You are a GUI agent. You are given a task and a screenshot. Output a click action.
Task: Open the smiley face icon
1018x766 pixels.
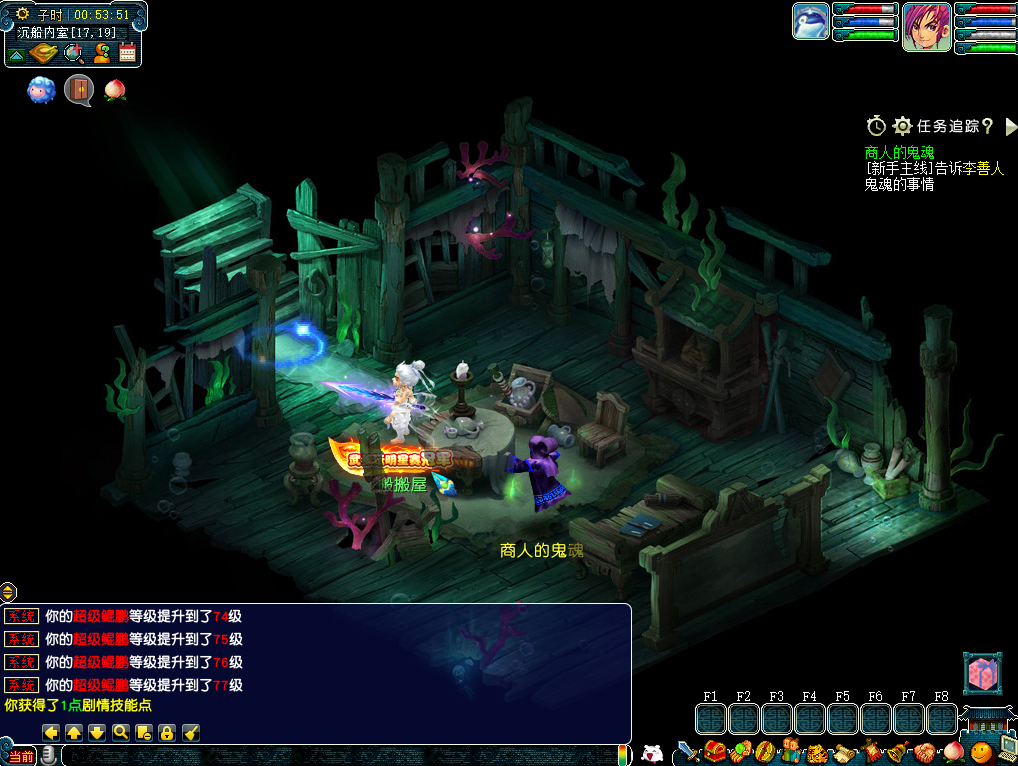(980, 751)
